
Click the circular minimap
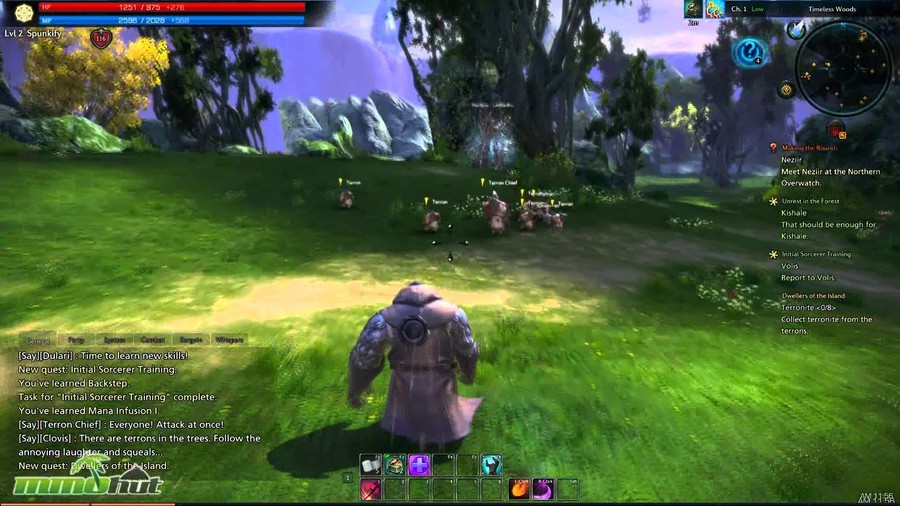point(842,68)
